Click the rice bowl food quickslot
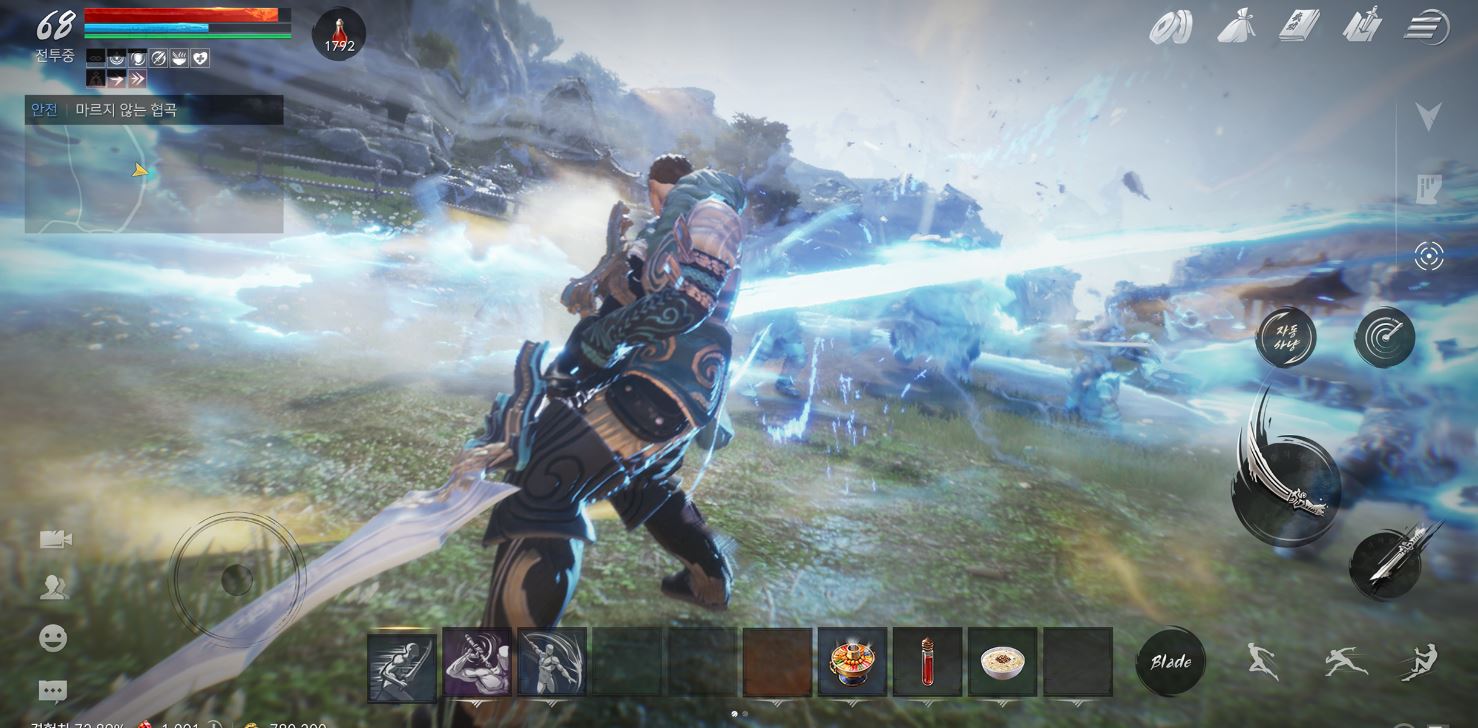Viewport: 1478px width, 728px height. pyautogui.click(x=1000, y=661)
